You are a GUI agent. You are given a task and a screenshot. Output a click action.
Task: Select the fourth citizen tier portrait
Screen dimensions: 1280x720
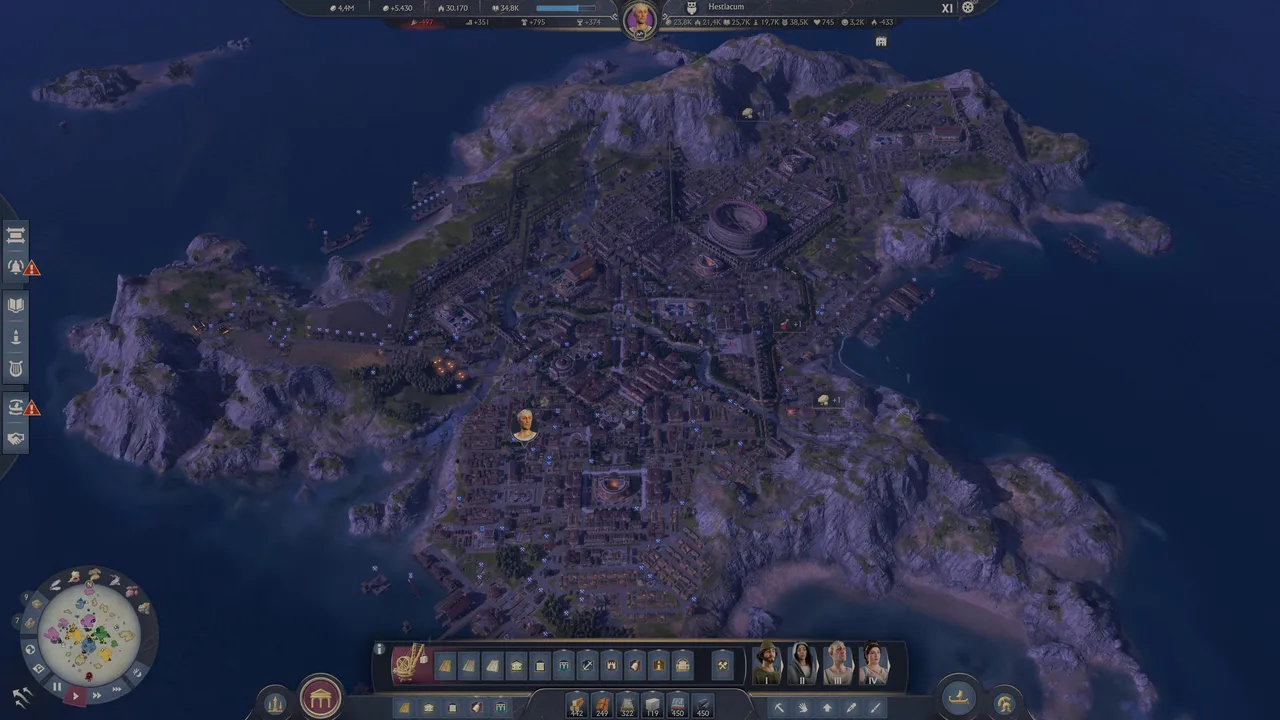pos(873,664)
